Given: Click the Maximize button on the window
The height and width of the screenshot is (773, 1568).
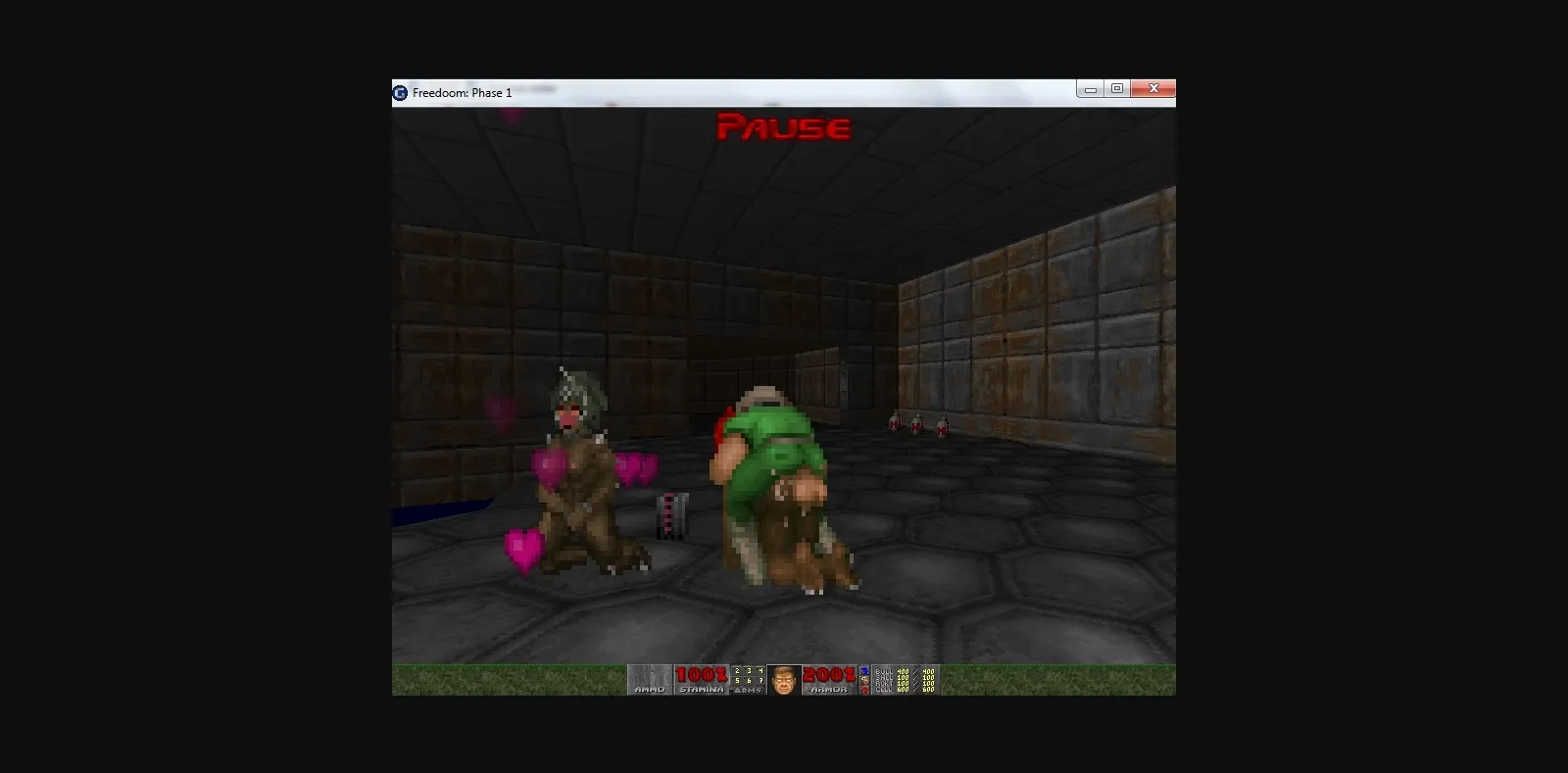Looking at the screenshot, I should click(1118, 88).
